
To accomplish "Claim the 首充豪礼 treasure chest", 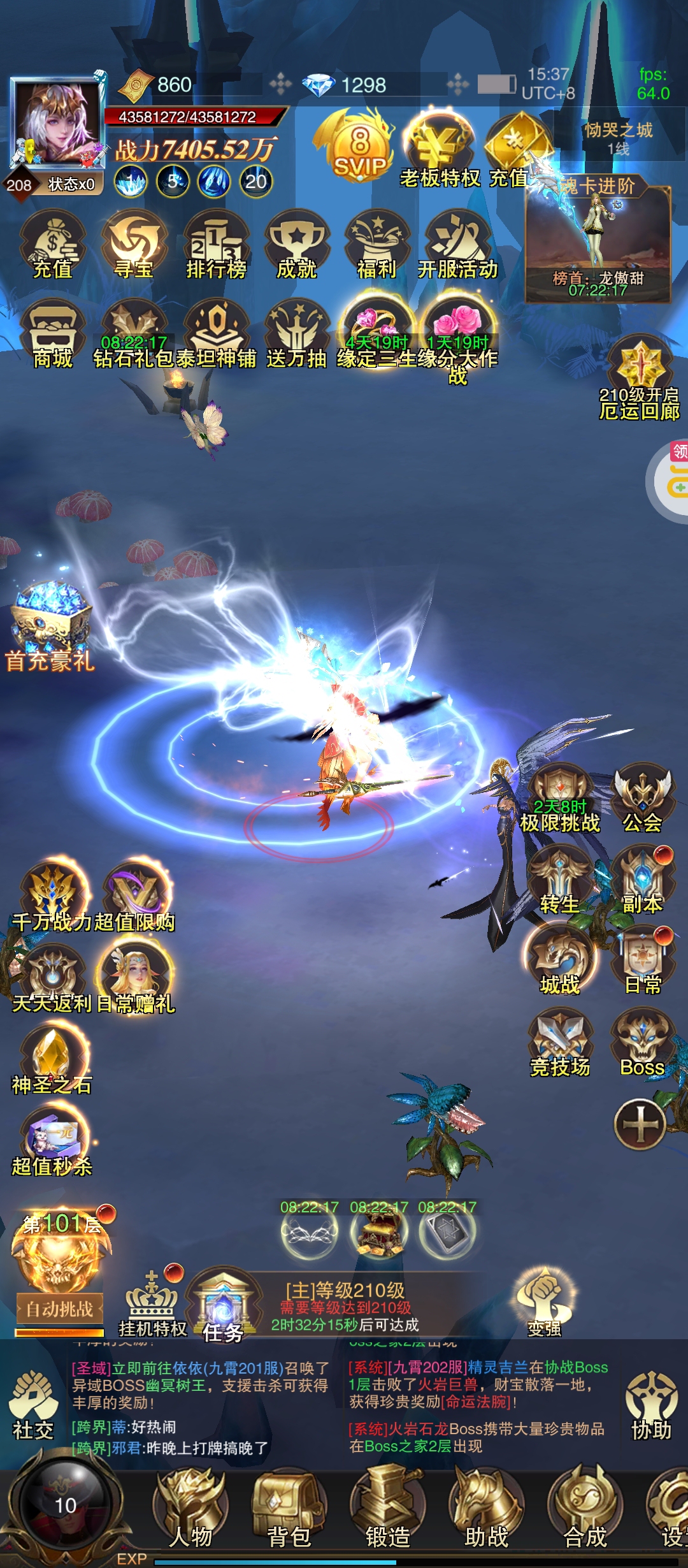I will click(x=50, y=625).
